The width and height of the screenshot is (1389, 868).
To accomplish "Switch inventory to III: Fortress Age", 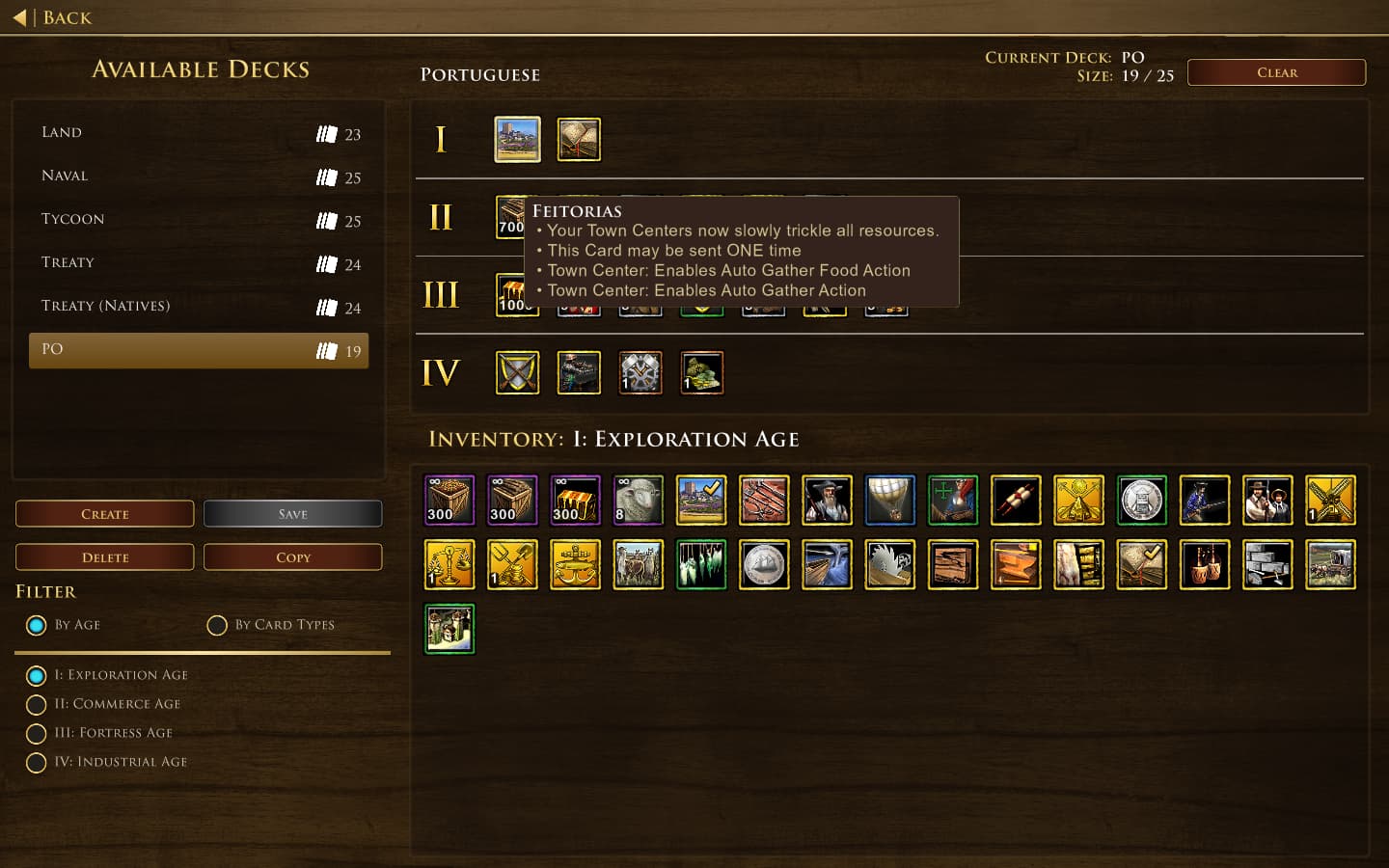I will click(x=37, y=733).
